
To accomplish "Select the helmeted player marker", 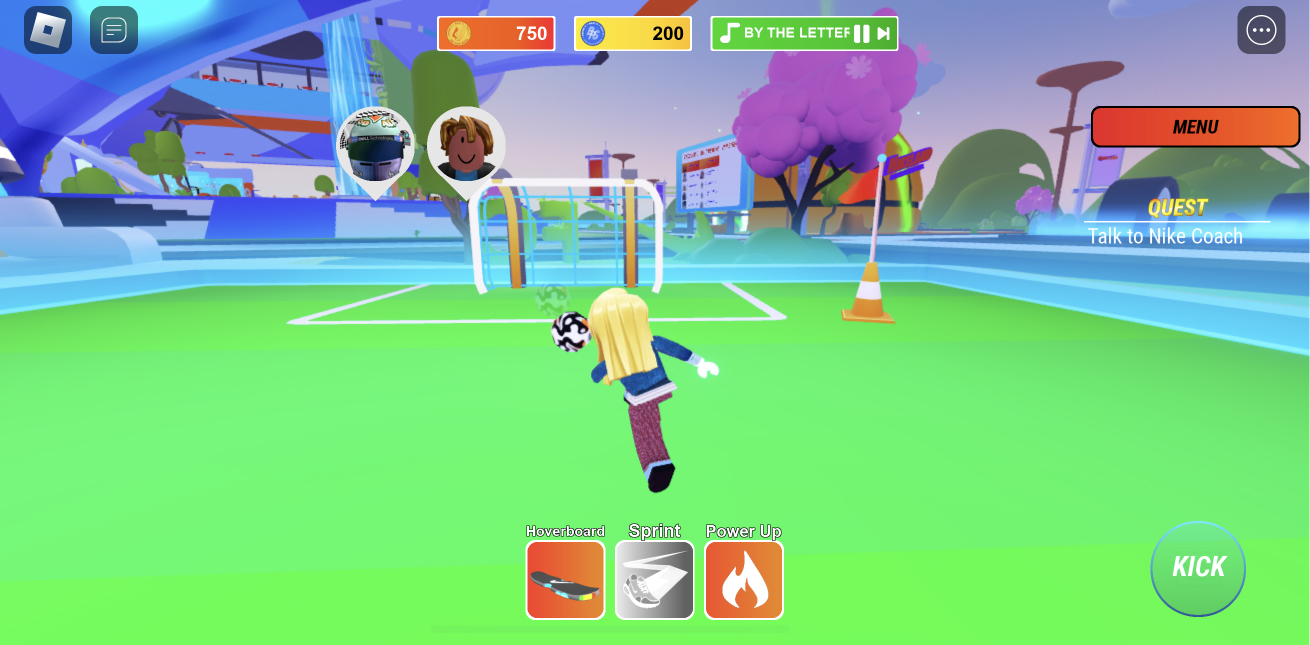I will pos(375,148).
